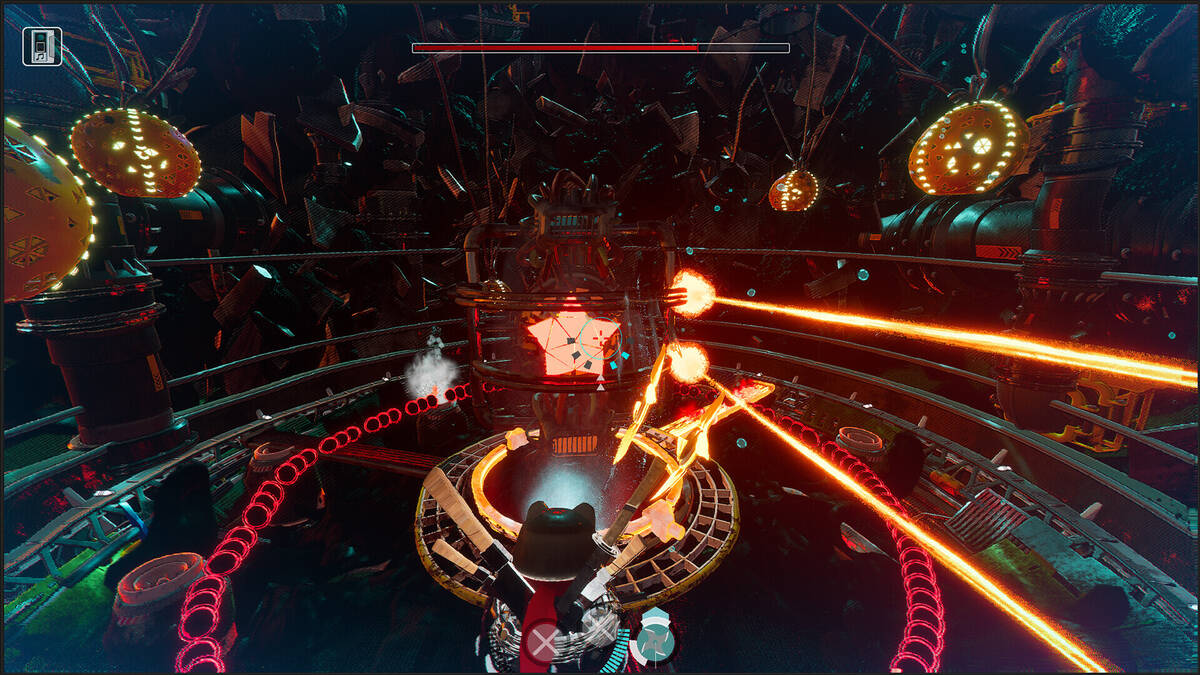The height and width of the screenshot is (675, 1200).
Task: Select the red crossed-out ability icon
Action: pyautogui.click(x=543, y=642)
